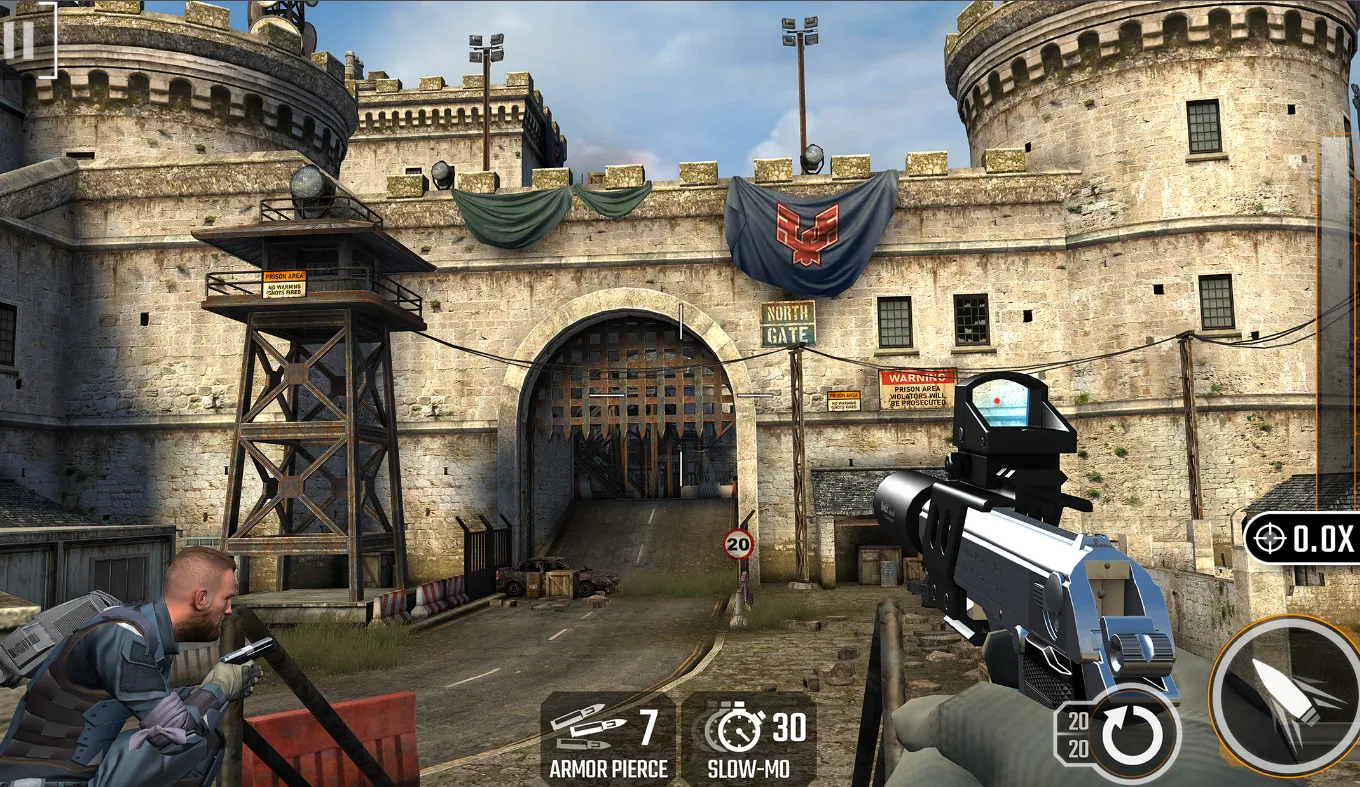Tap the reload button
The width and height of the screenshot is (1360, 787).
(x=1133, y=735)
